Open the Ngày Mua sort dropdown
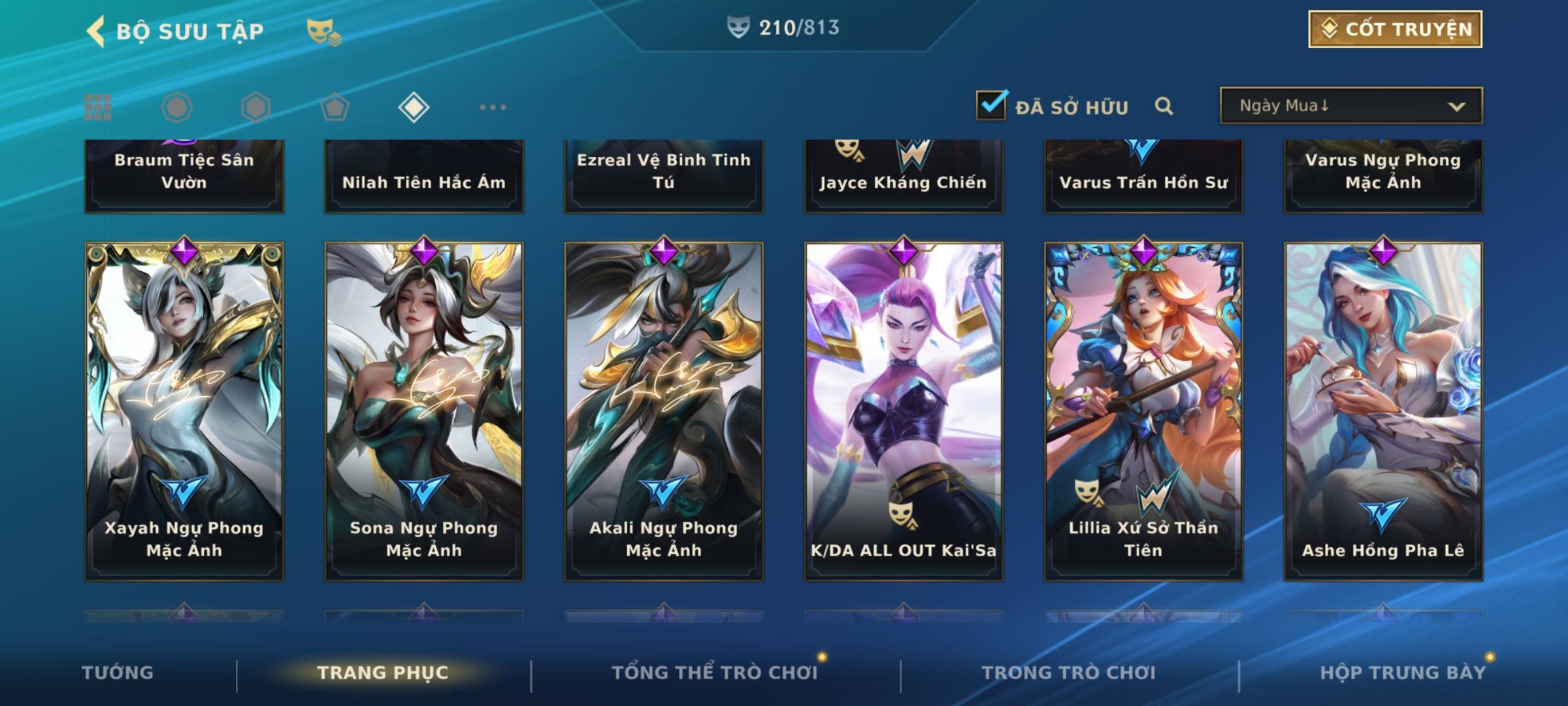Image resolution: width=1568 pixels, height=706 pixels. click(x=1350, y=106)
